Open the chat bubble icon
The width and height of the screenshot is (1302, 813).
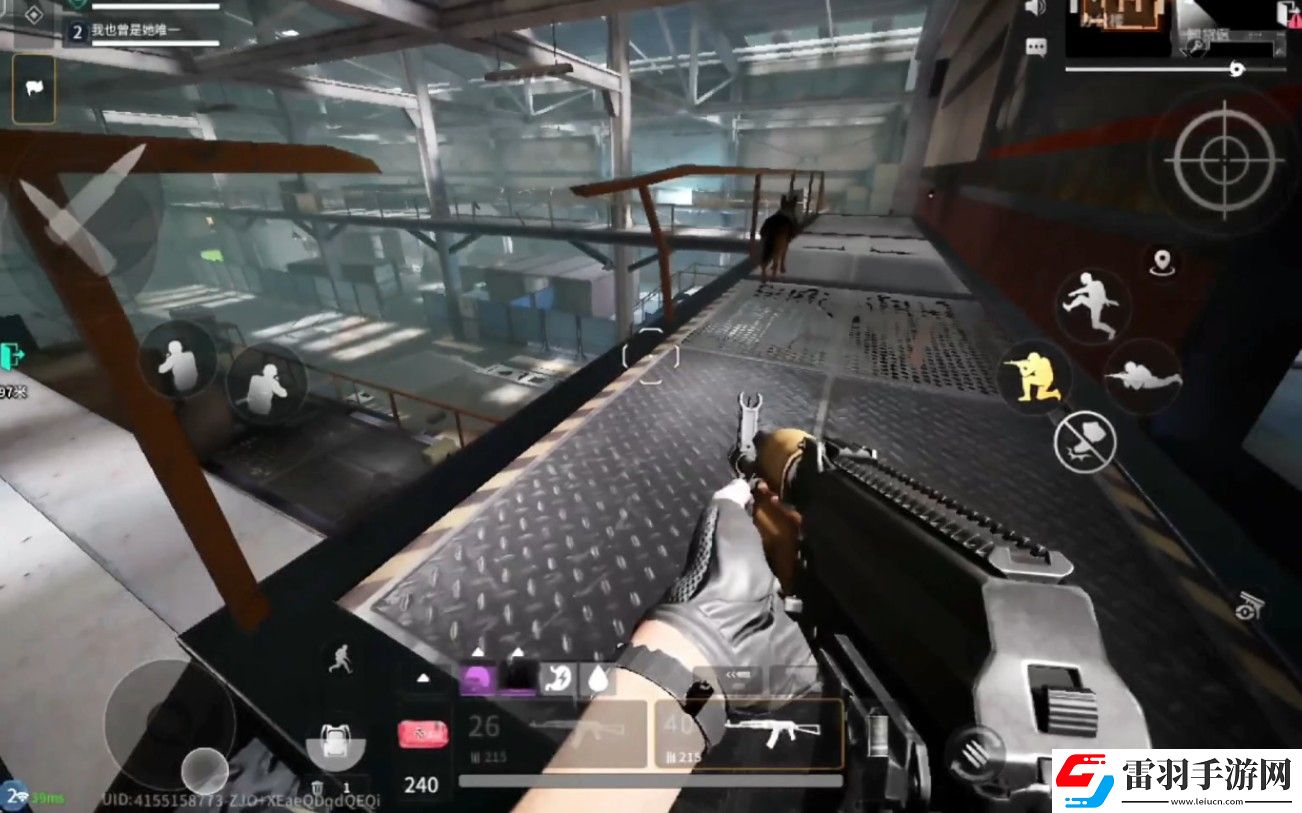1036,47
